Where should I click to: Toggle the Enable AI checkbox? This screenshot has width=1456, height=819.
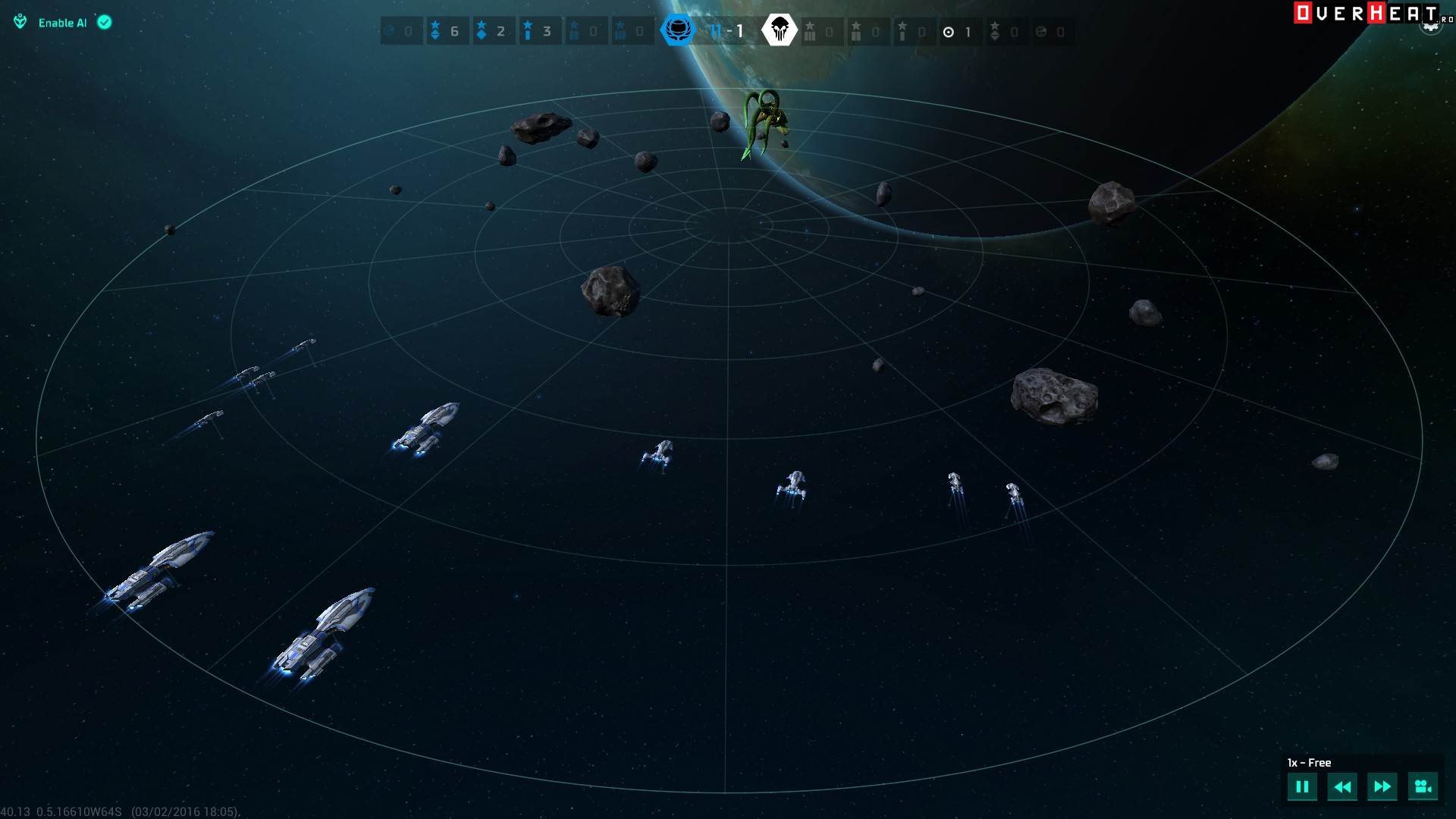click(x=105, y=23)
